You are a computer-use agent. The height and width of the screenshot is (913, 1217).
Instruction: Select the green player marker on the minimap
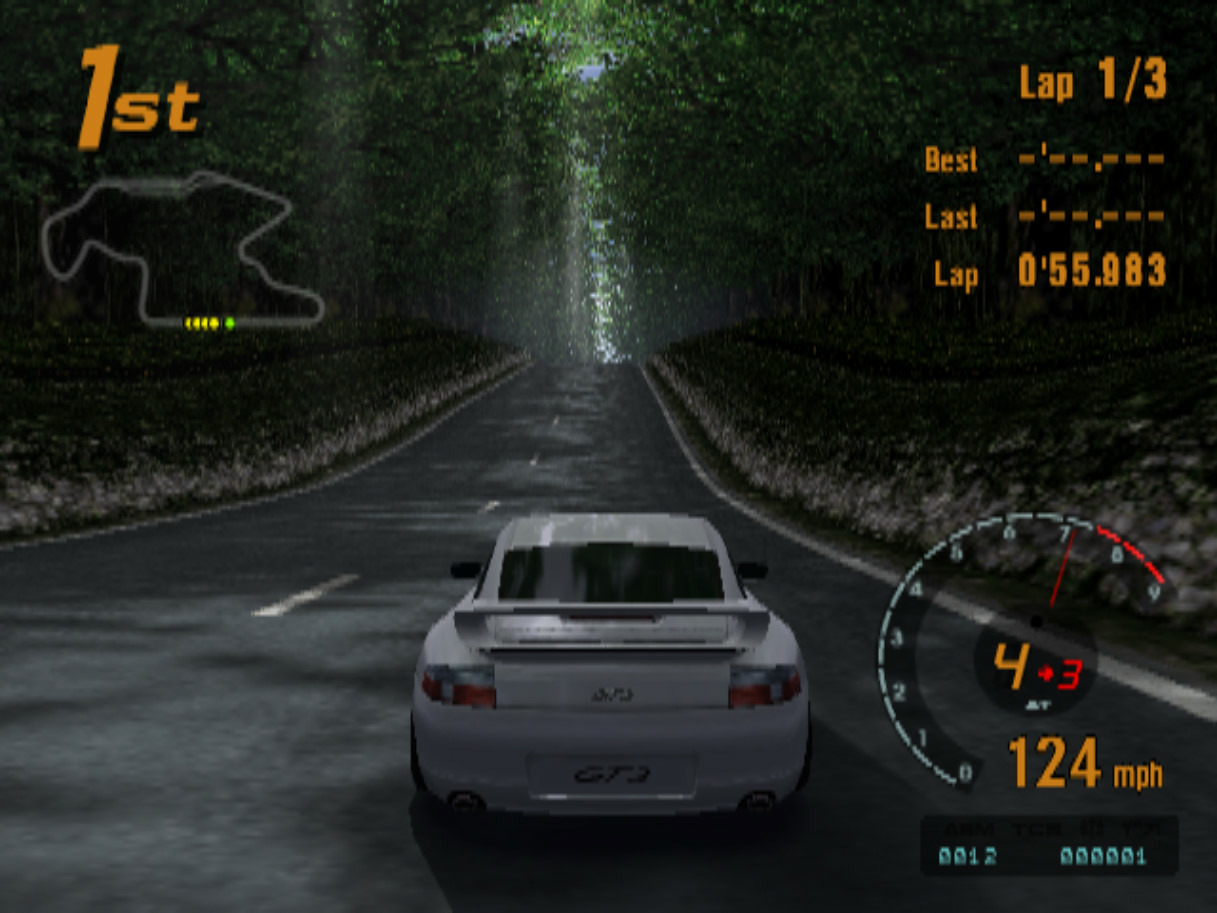point(230,323)
